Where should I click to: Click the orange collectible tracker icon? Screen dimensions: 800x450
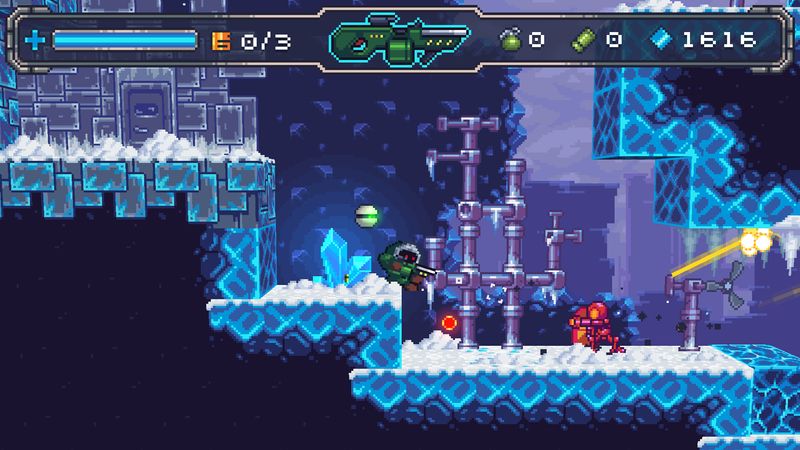pyautogui.click(x=221, y=41)
